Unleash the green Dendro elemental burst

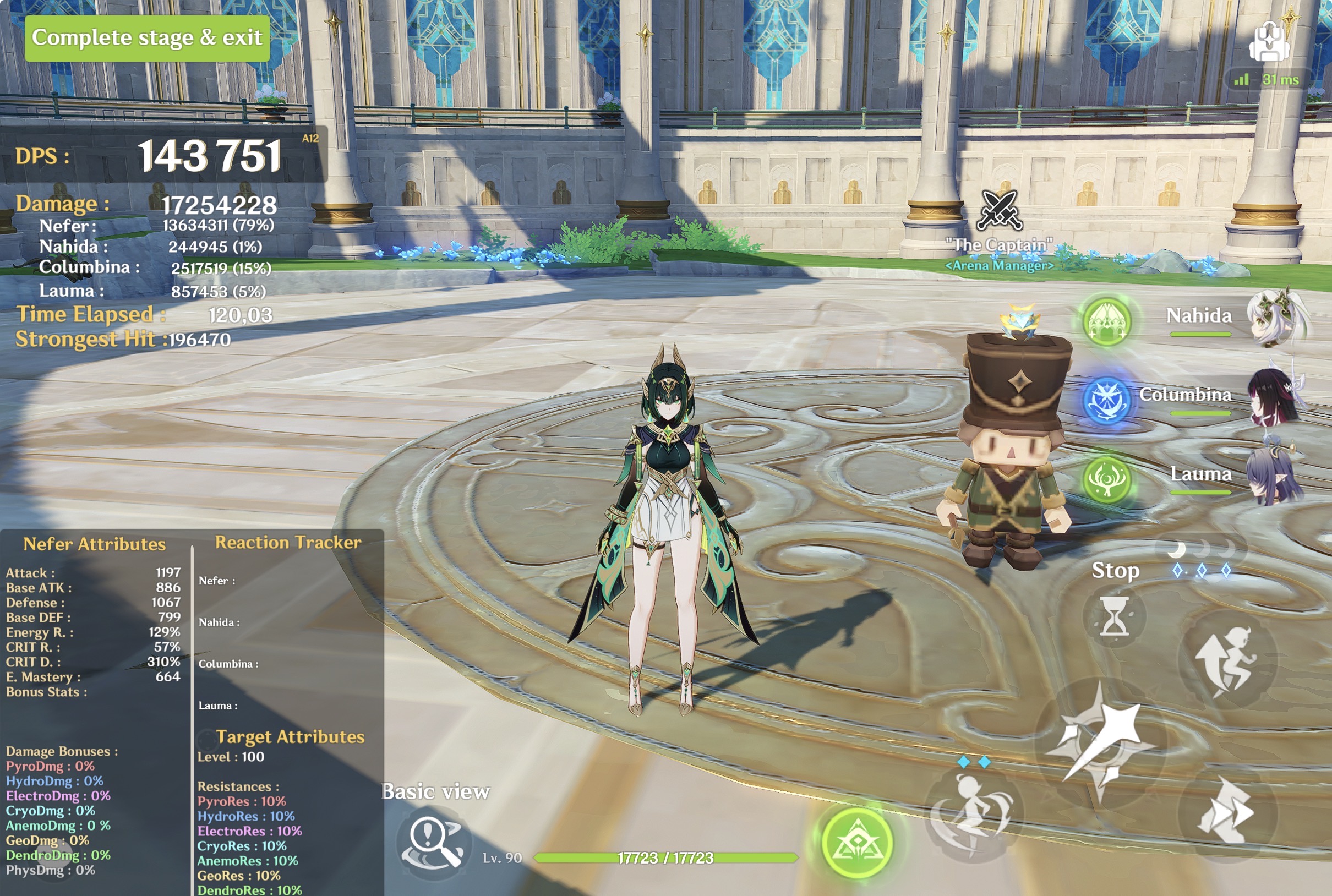coord(857,842)
